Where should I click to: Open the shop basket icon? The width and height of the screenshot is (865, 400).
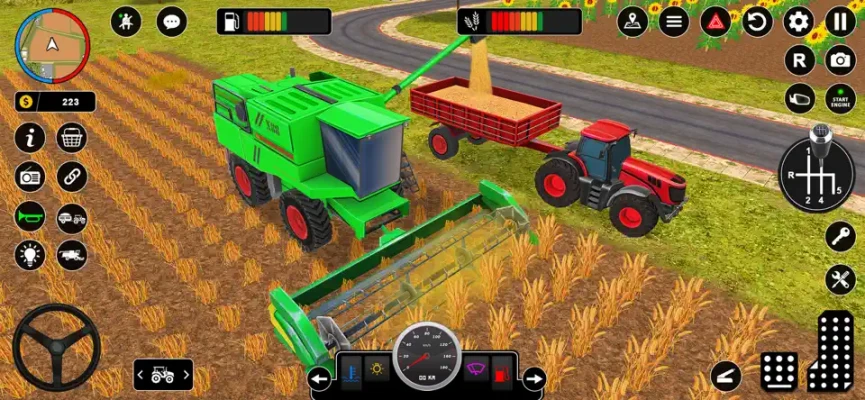click(72, 137)
